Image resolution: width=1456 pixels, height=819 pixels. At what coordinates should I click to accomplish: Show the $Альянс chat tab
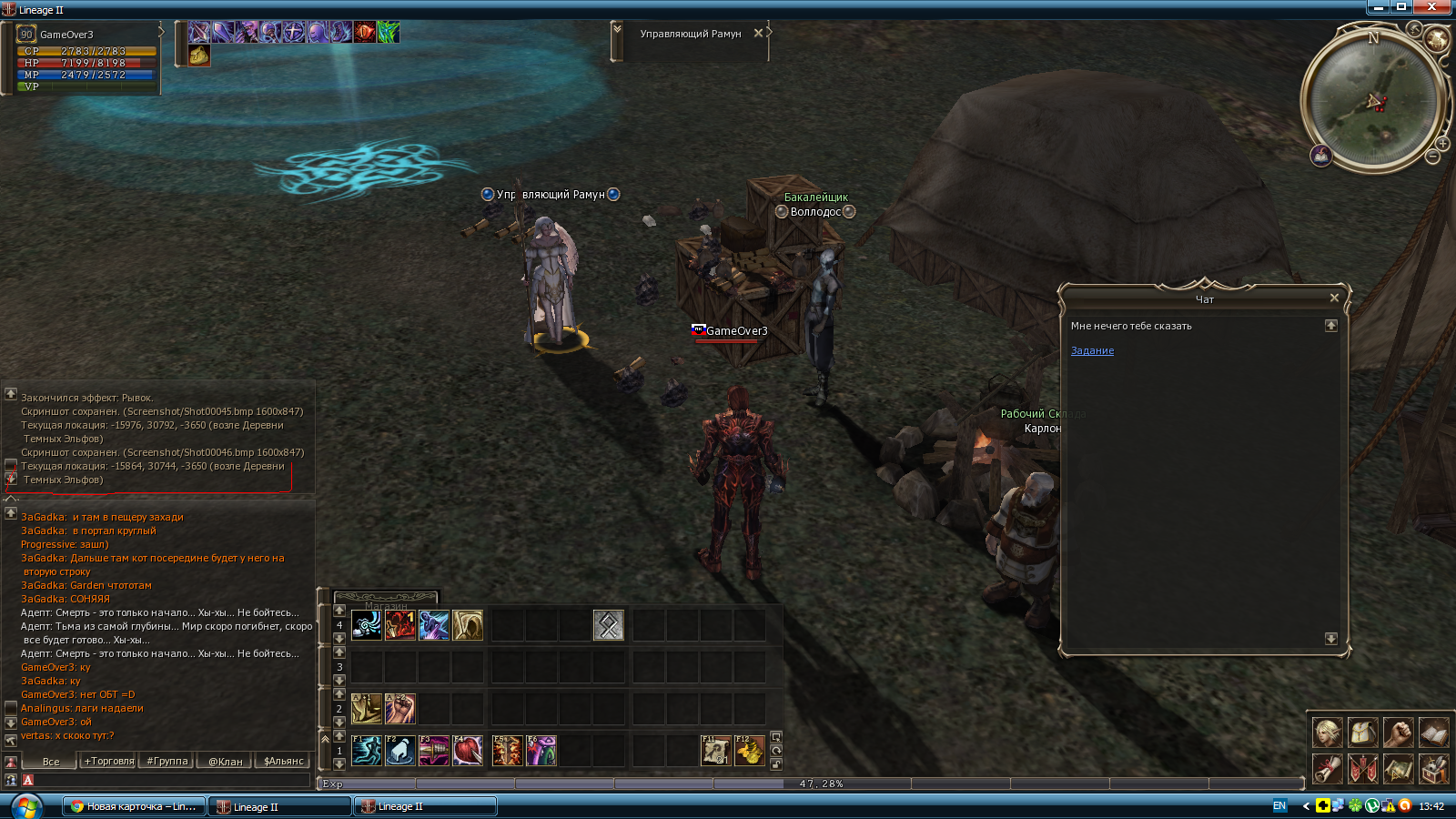tap(283, 761)
